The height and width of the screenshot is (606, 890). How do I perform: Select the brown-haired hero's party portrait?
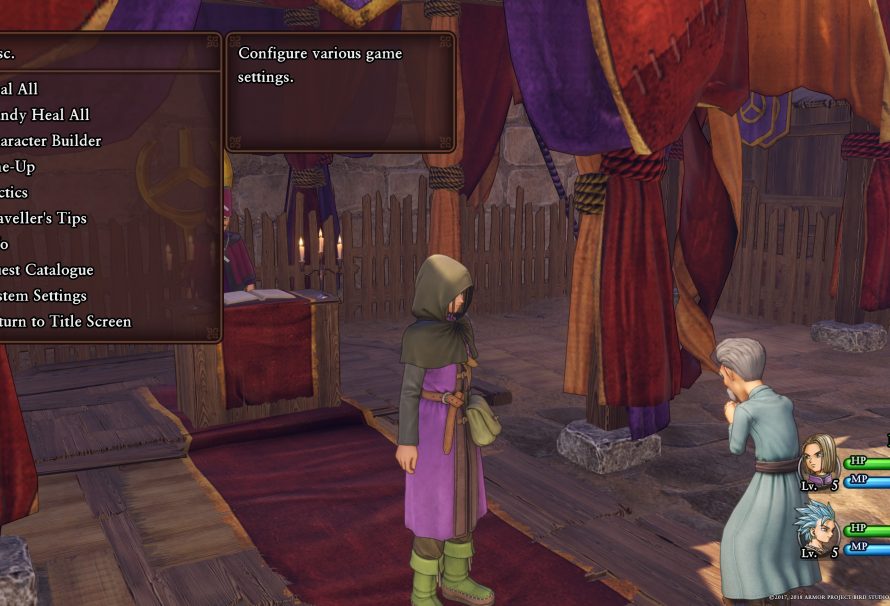pyautogui.click(x=819, y=463)
